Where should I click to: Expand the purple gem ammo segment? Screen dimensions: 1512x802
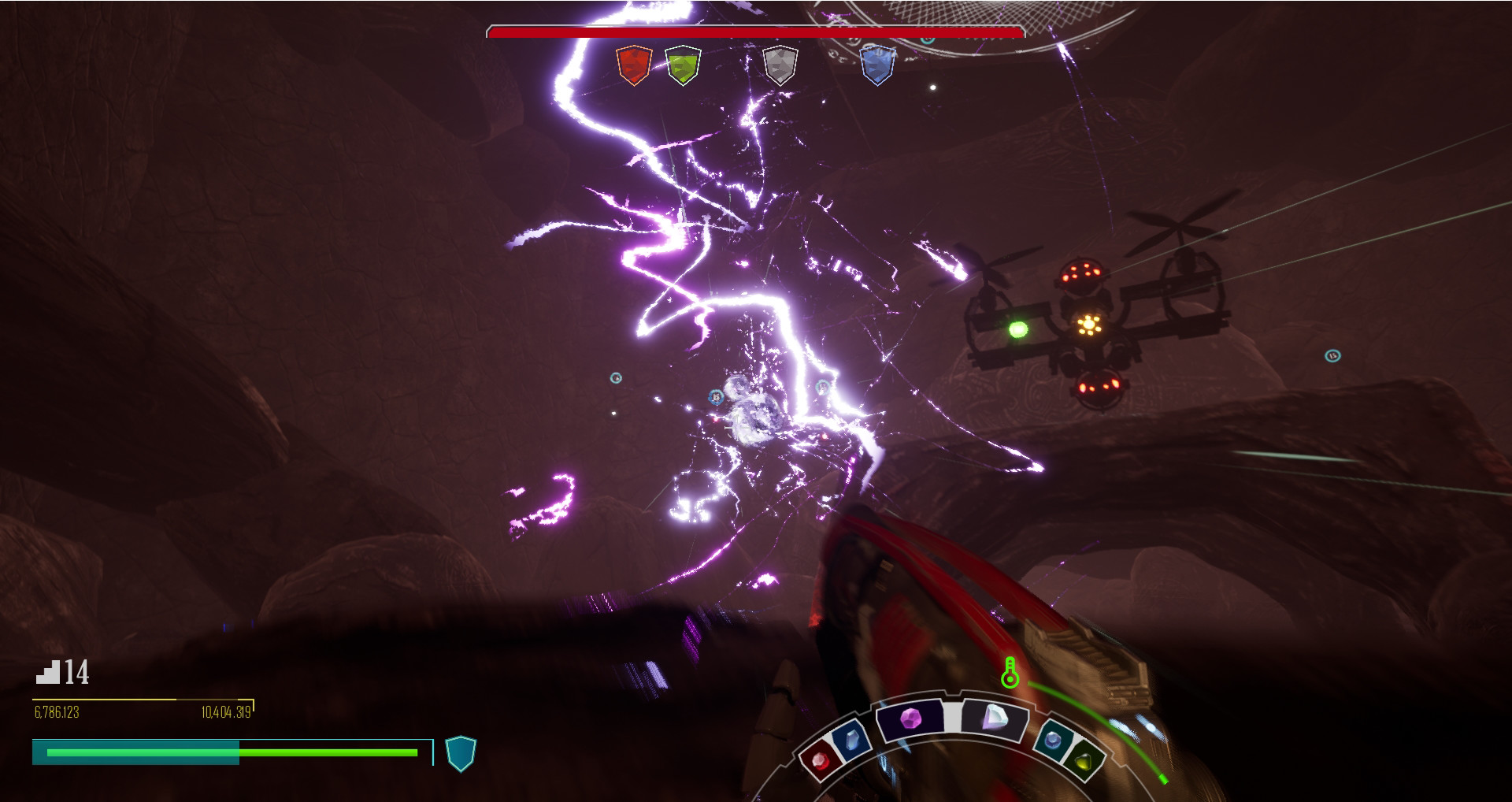(910, 719)
